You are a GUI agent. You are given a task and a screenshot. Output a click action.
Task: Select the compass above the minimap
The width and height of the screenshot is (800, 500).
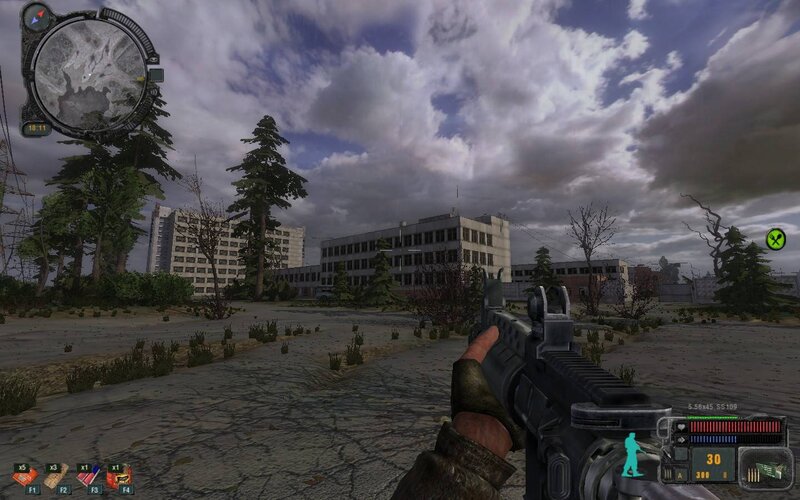[39, 16]
